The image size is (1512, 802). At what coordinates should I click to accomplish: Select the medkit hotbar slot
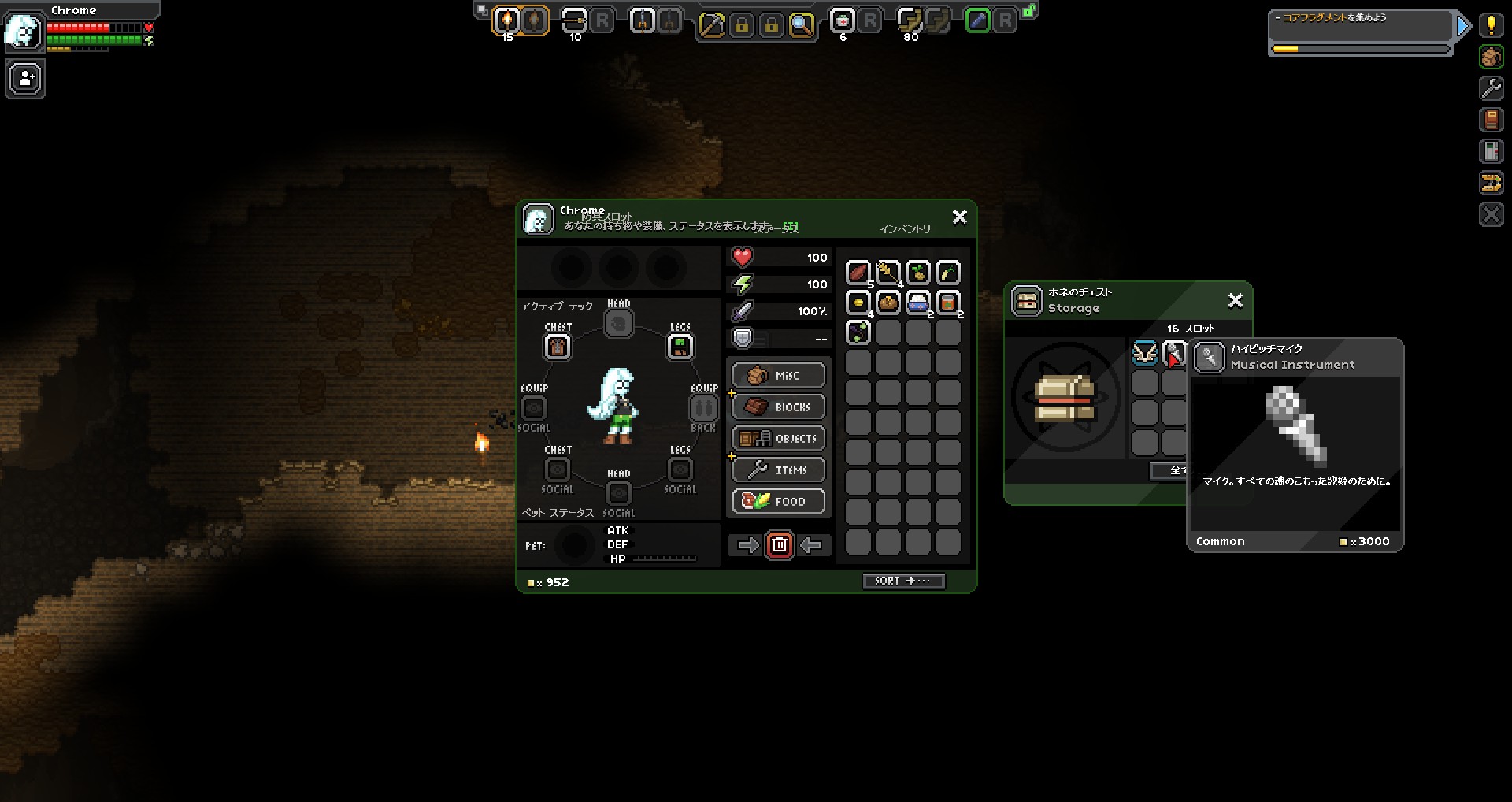(x=842, y=21)
